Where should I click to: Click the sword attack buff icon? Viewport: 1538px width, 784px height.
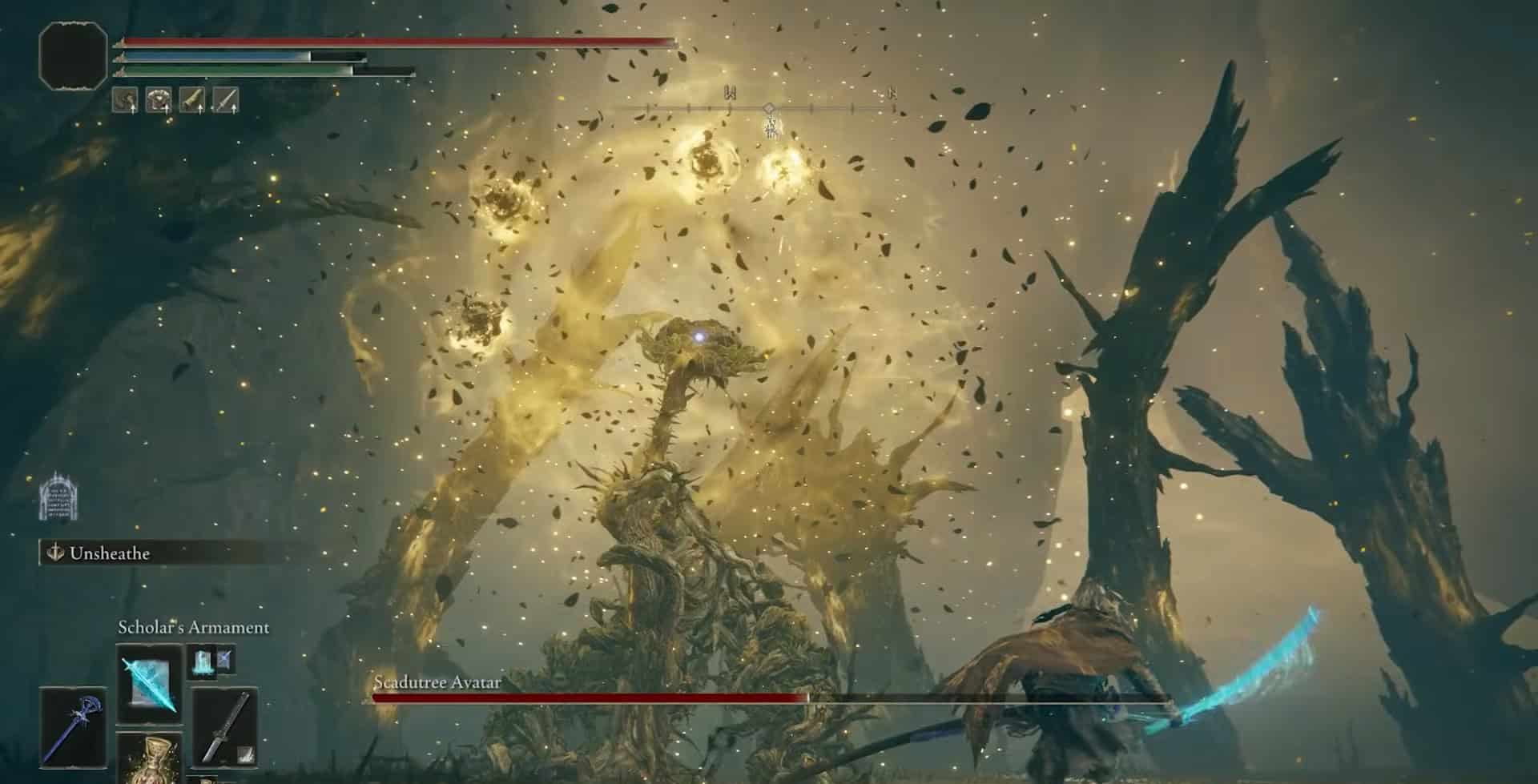pyautogui.click(x=226, y=100)
